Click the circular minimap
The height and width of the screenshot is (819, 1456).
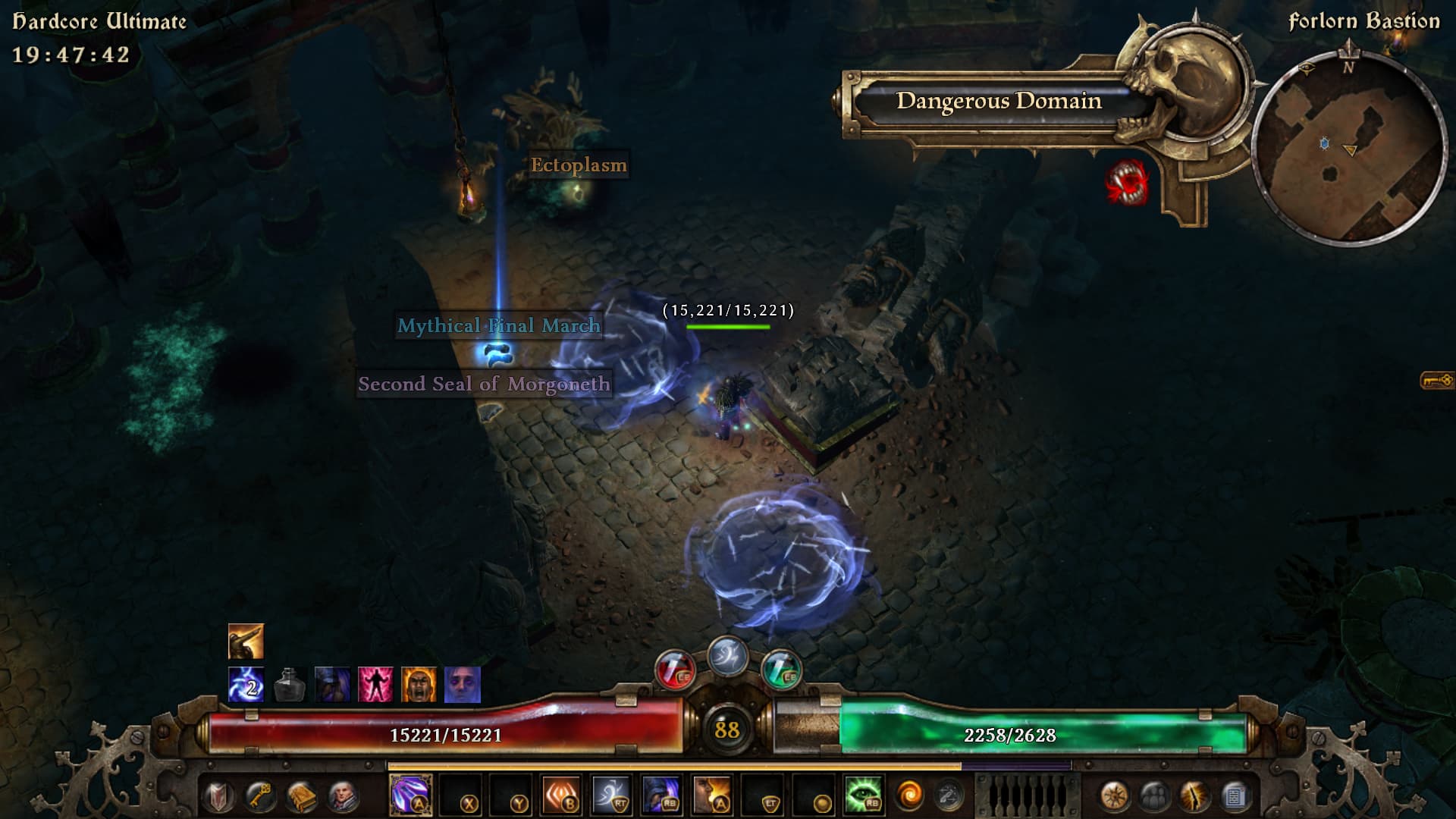[x=1350, y=149]
